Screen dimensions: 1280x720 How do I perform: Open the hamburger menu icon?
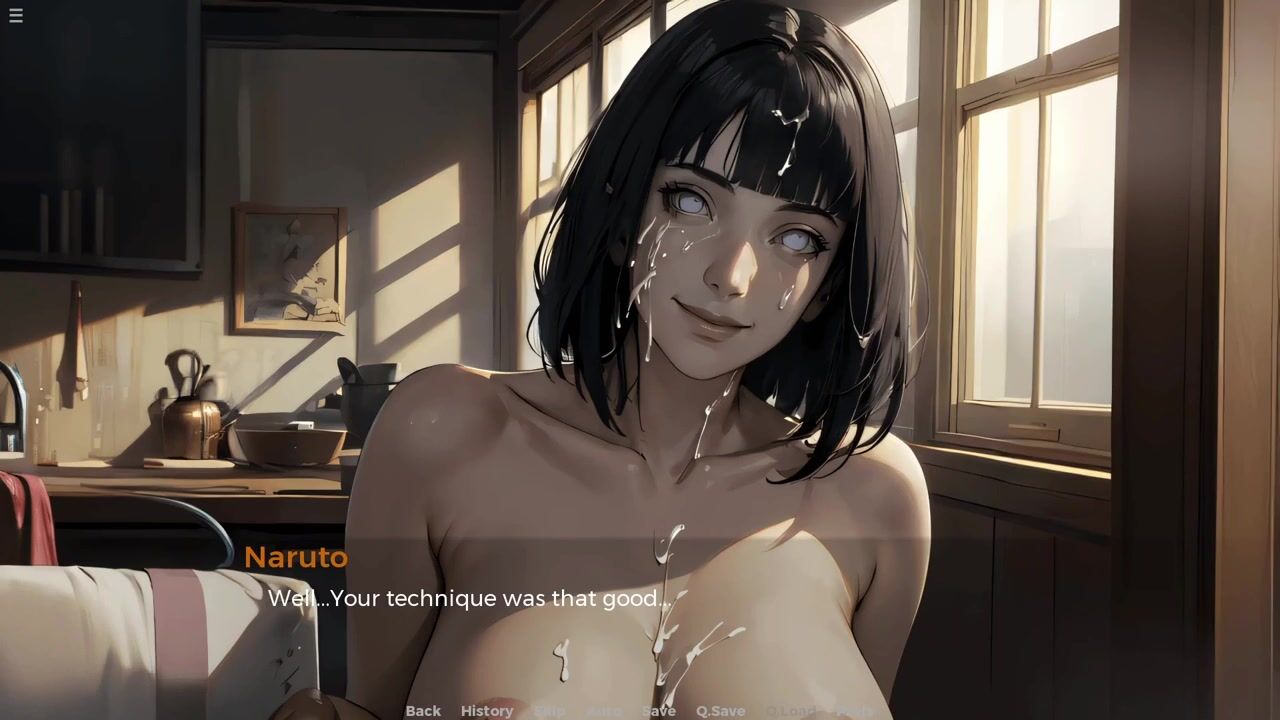pyautogui.click(x=16, y=15)
